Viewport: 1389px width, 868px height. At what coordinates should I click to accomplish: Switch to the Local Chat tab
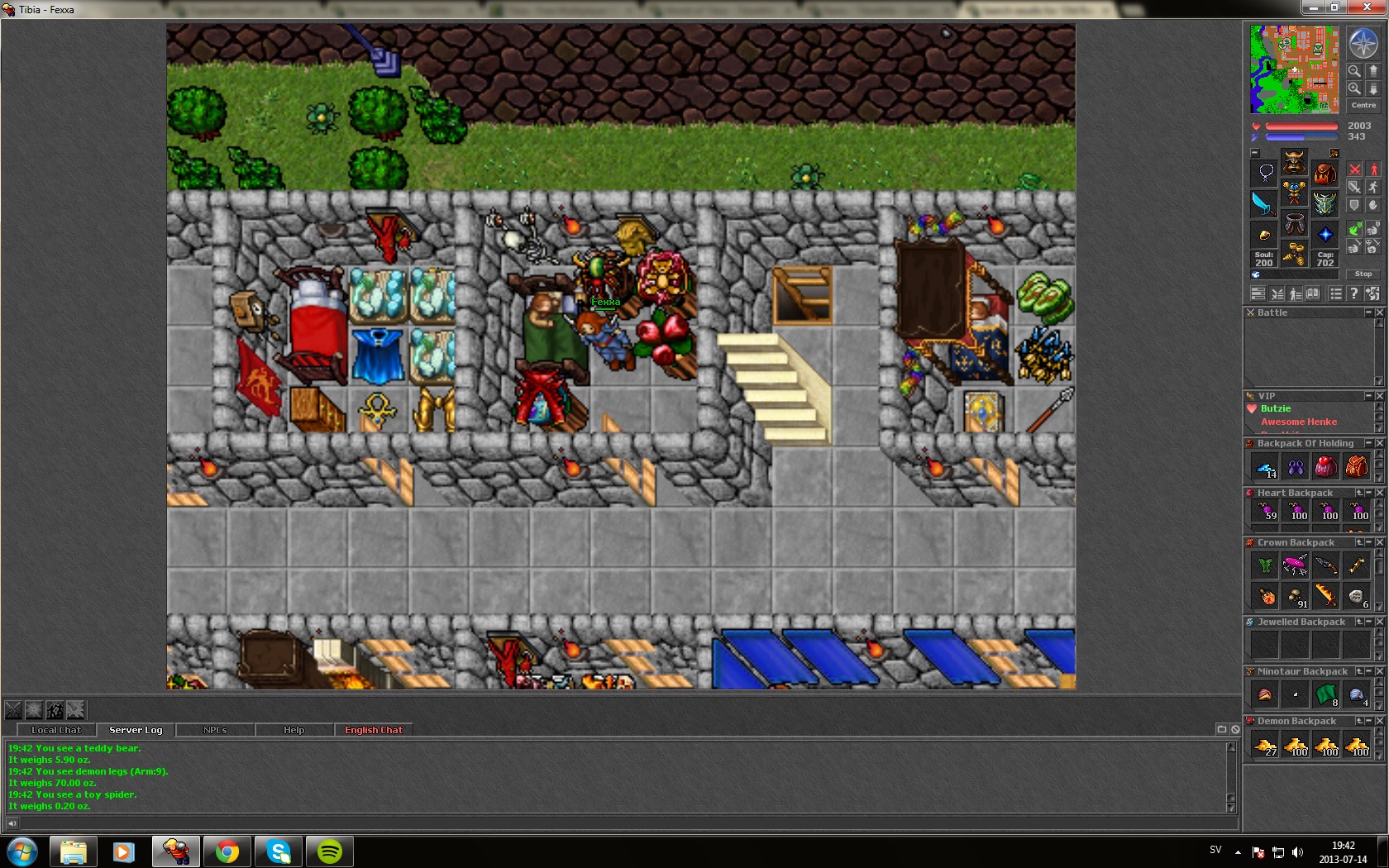tap(56, 730)
